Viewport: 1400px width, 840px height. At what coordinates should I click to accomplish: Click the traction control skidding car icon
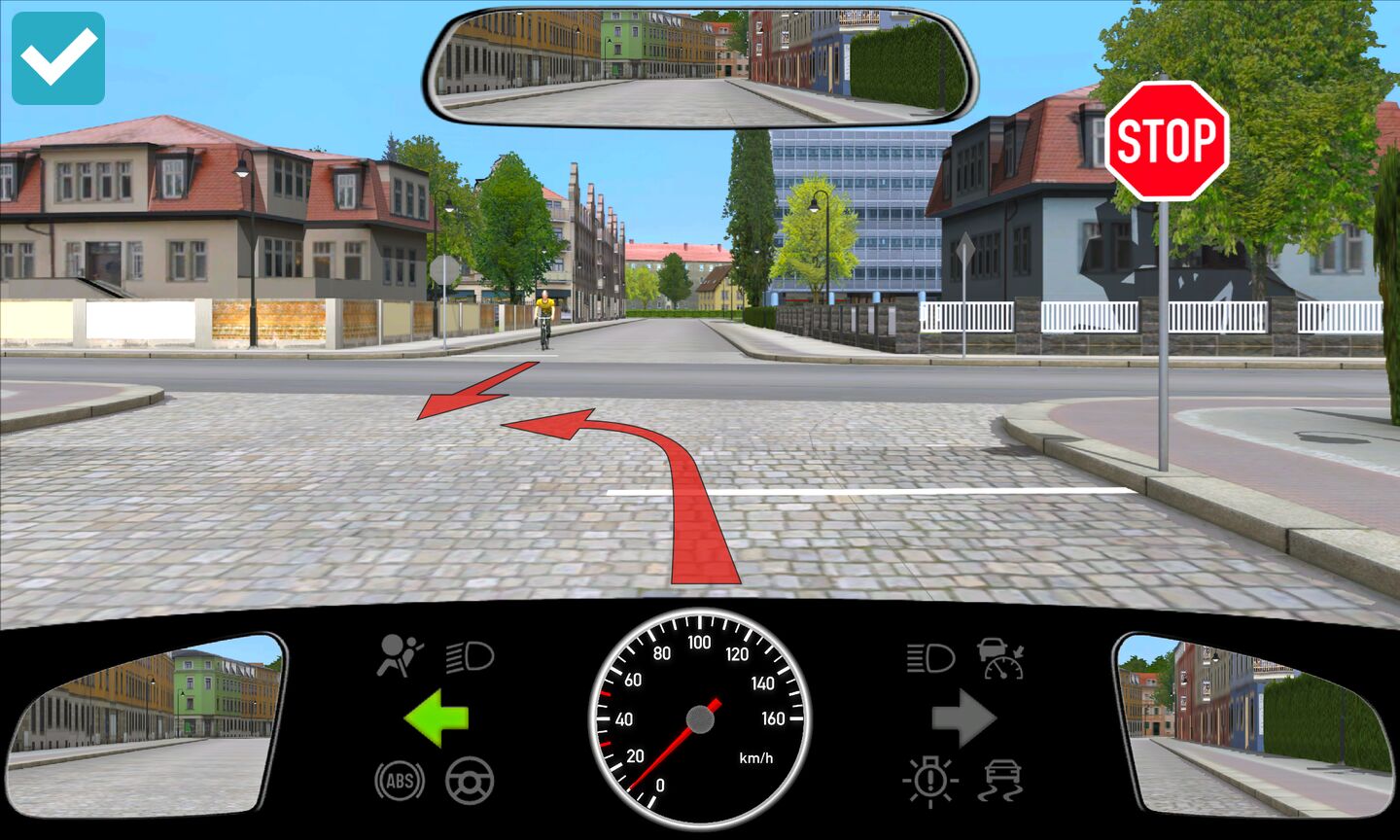[x=1002, y=780]
